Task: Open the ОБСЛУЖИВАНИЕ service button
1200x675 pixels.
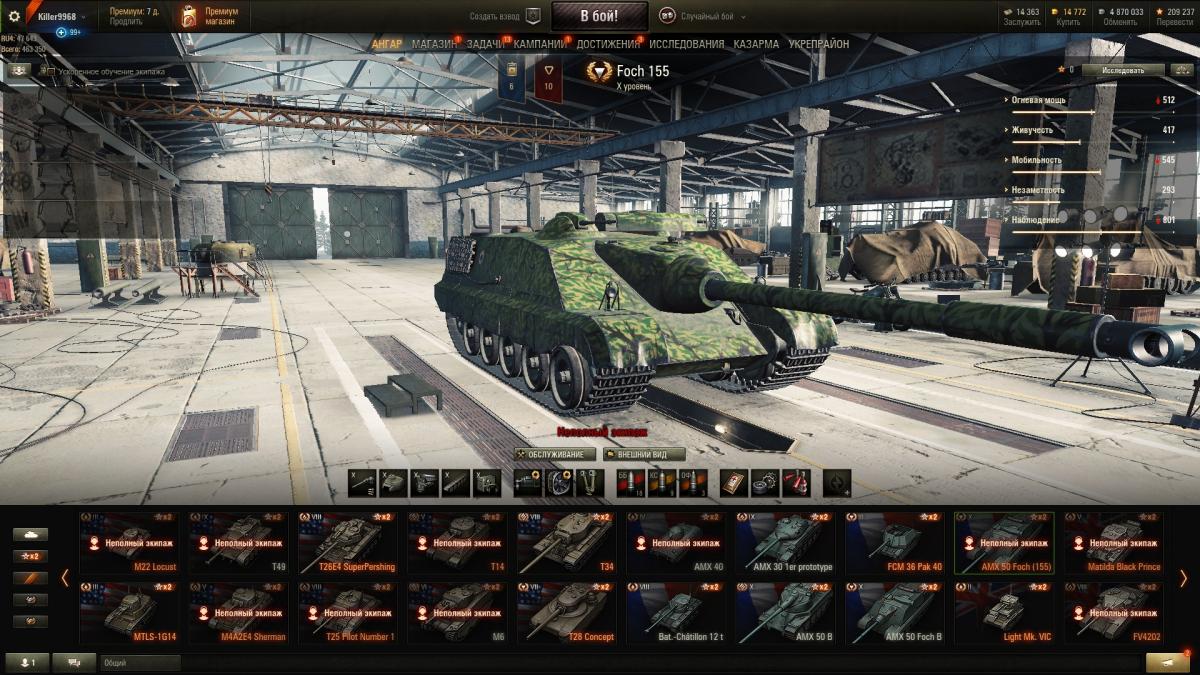Action: [x=556, y=454]
